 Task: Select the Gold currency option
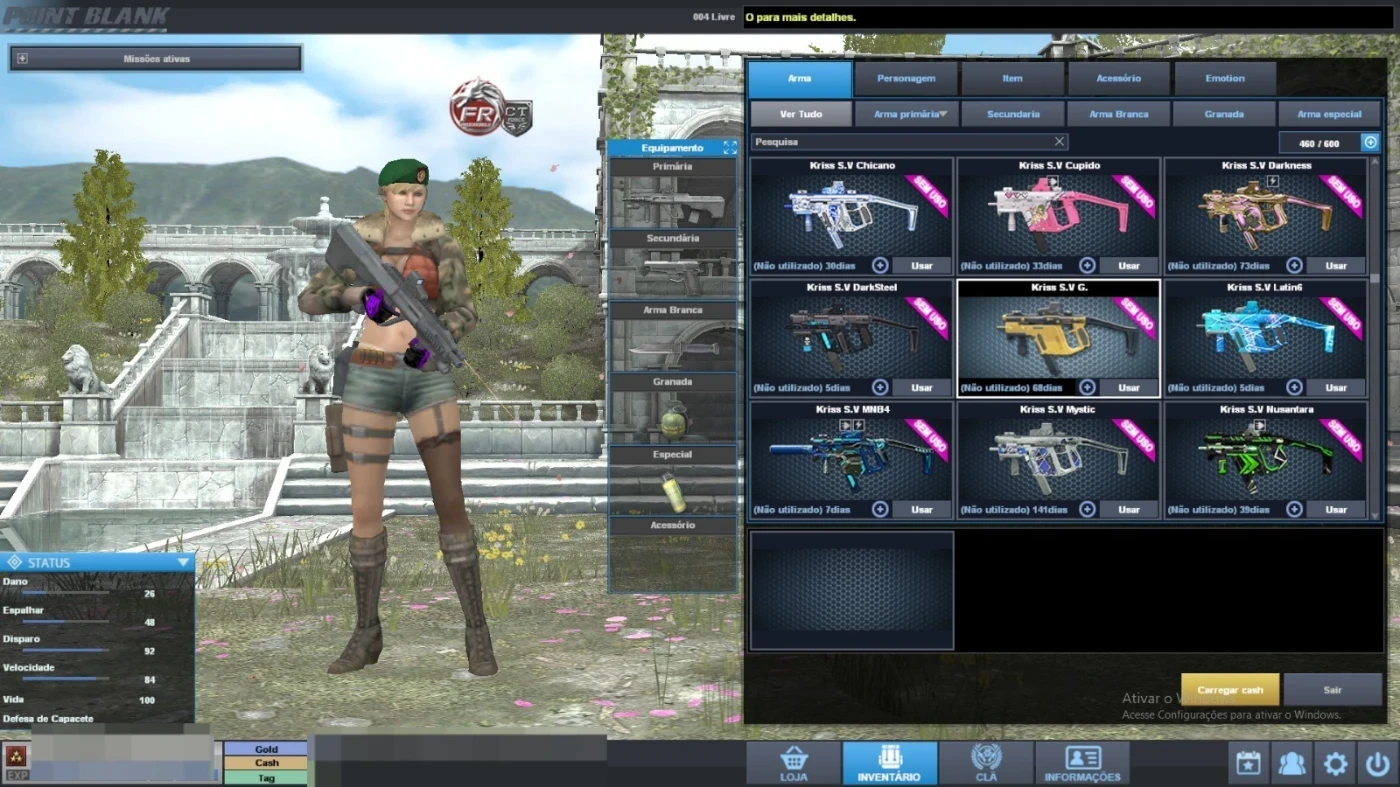(x=264, y=748)
